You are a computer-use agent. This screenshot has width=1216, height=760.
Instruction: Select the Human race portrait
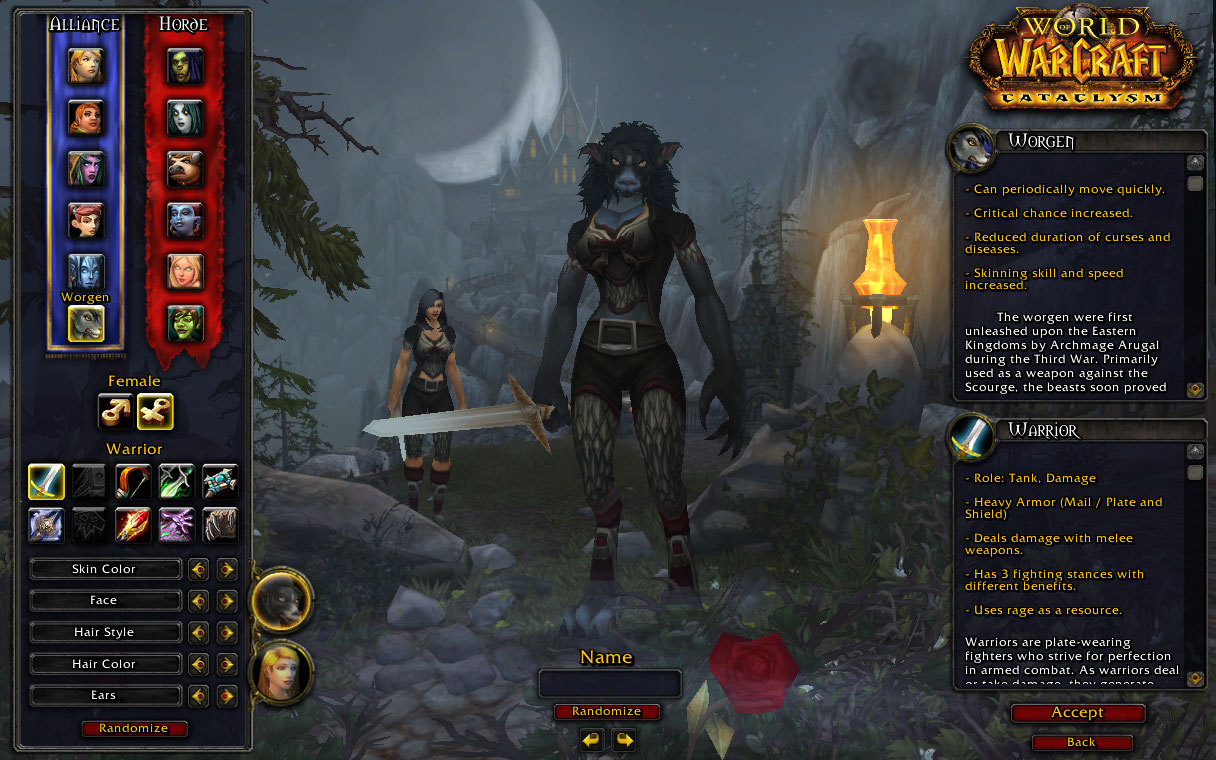[x=85, y=65]
